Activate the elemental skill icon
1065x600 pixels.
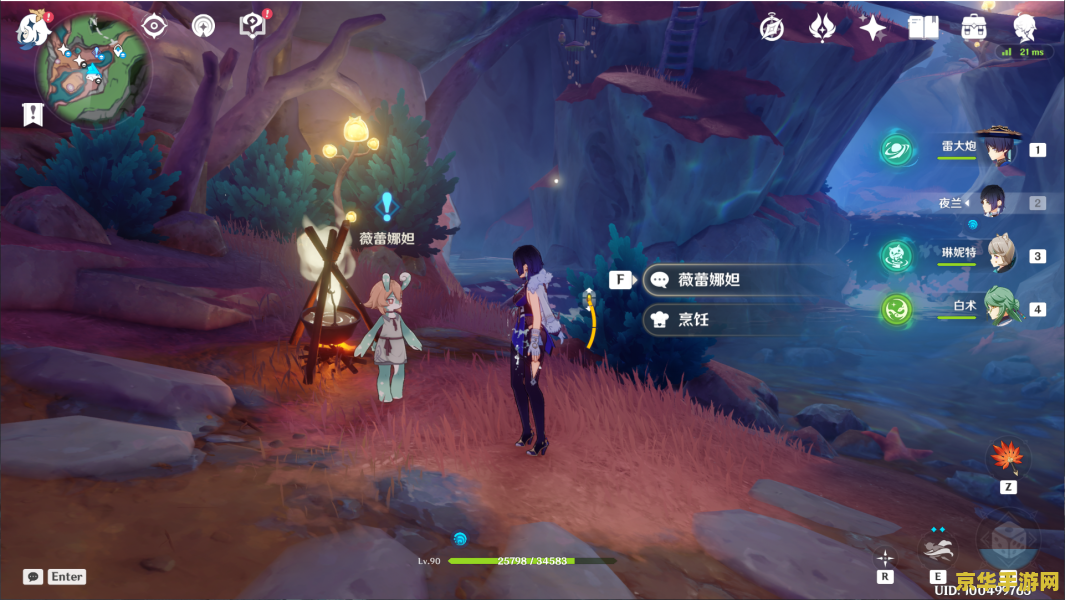pyautogui.click(x=938, y=549)
